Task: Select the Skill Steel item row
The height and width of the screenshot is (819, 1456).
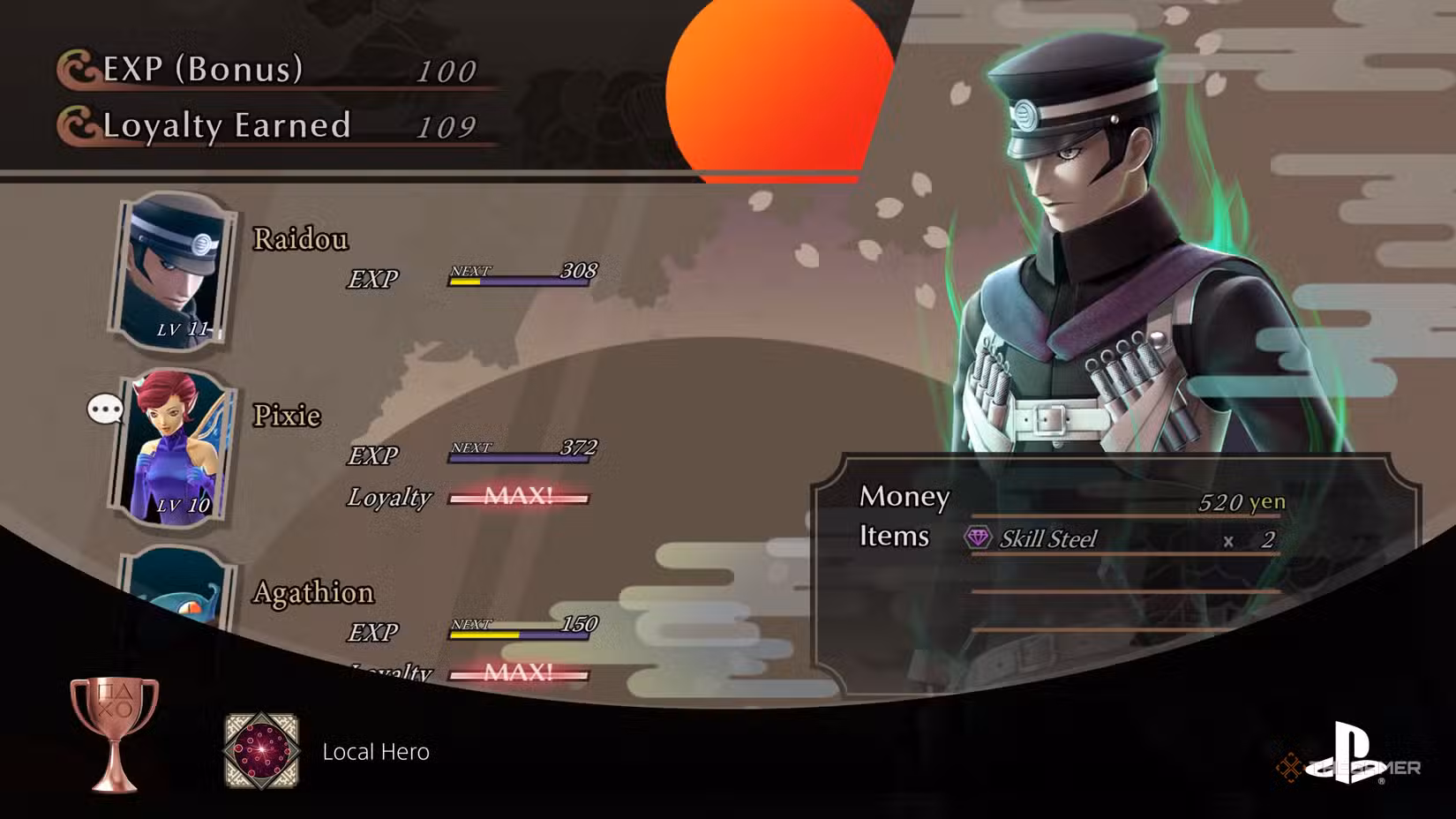Action: coord(1122,539)
